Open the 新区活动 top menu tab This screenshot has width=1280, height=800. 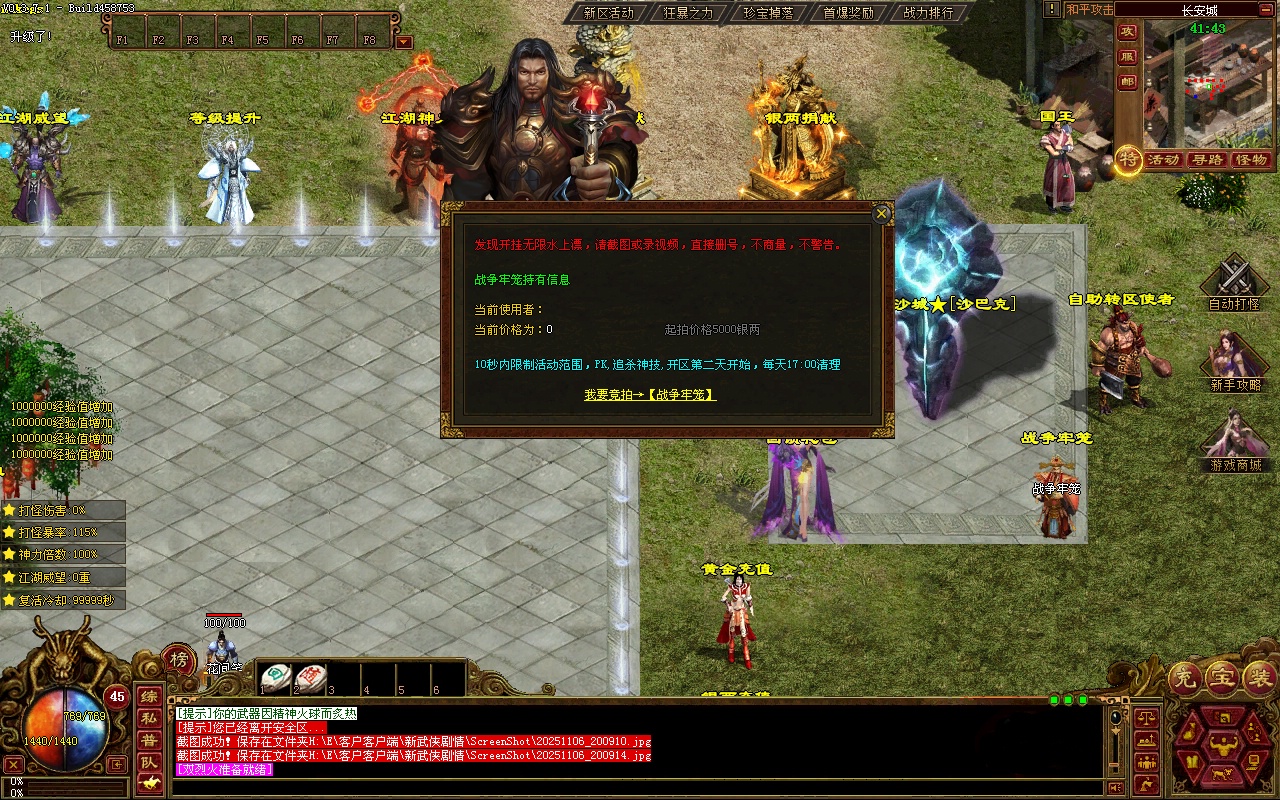(x=608, y=13)
